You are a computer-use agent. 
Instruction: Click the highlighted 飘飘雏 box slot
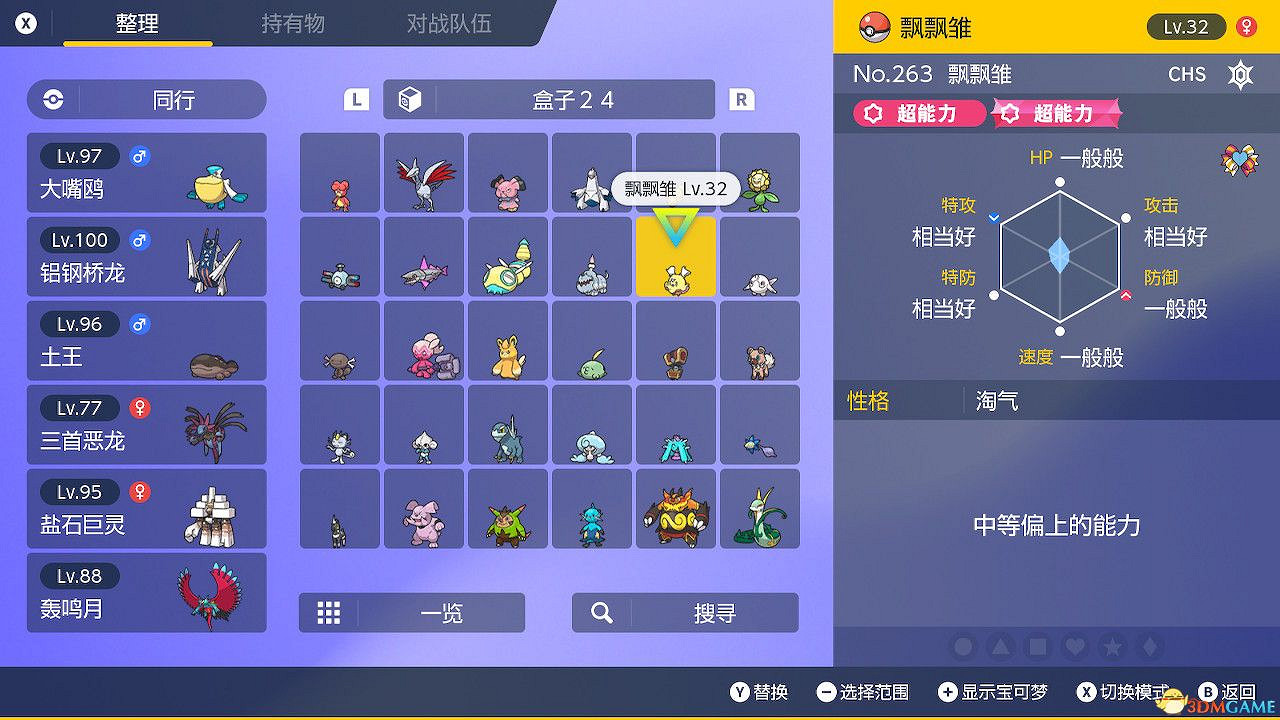pyautogui.click(x=675, y=257)
